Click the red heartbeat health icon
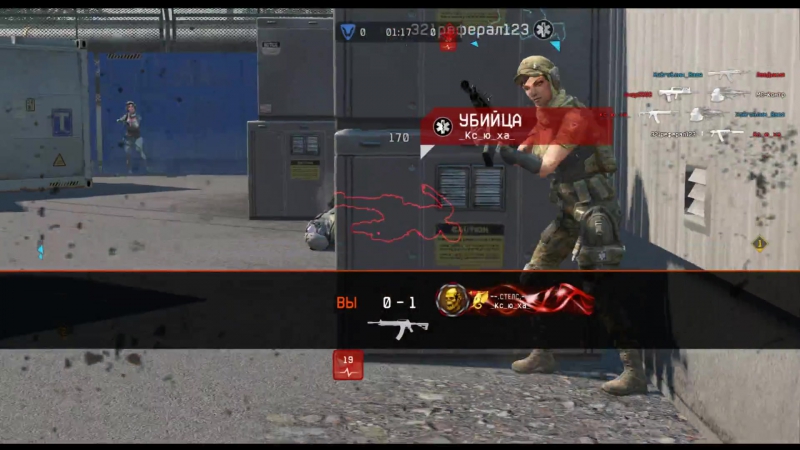Screen dimensions: 800x450 click(x=348, y=365)
